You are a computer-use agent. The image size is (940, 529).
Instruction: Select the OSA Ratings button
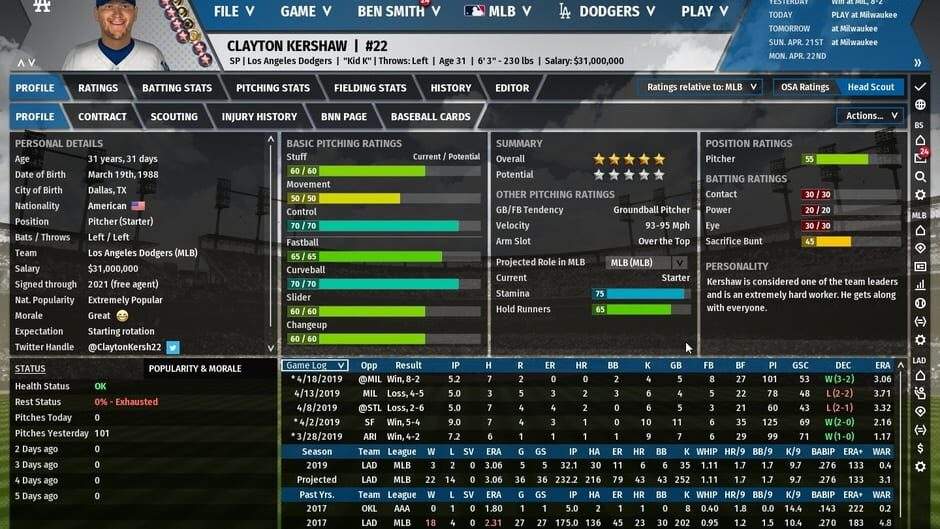tap(805, 87)
